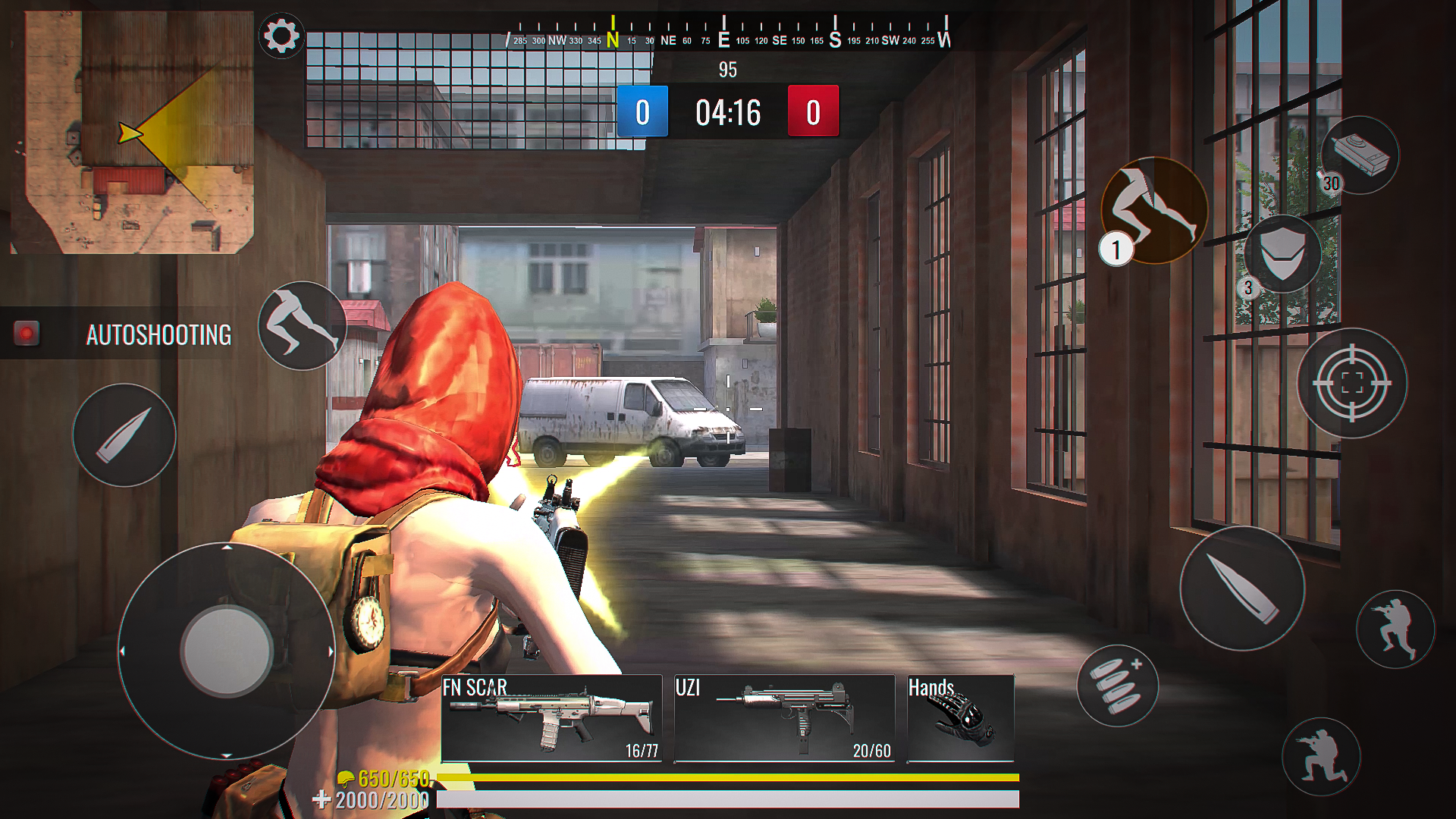The width and height of the screenshot is (1456, 819).
Task: Toggle the AUTOSHOOTING option
Action: tap(27, 334)
